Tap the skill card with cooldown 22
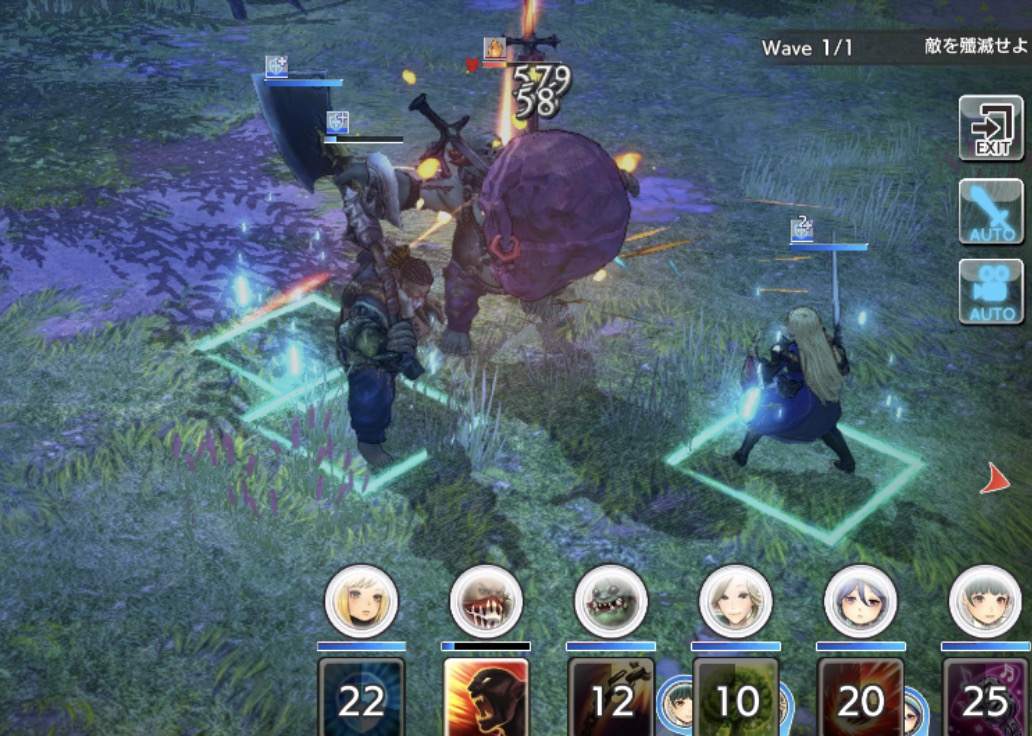This screenshot has height=736, width=1032. point(362,698)
